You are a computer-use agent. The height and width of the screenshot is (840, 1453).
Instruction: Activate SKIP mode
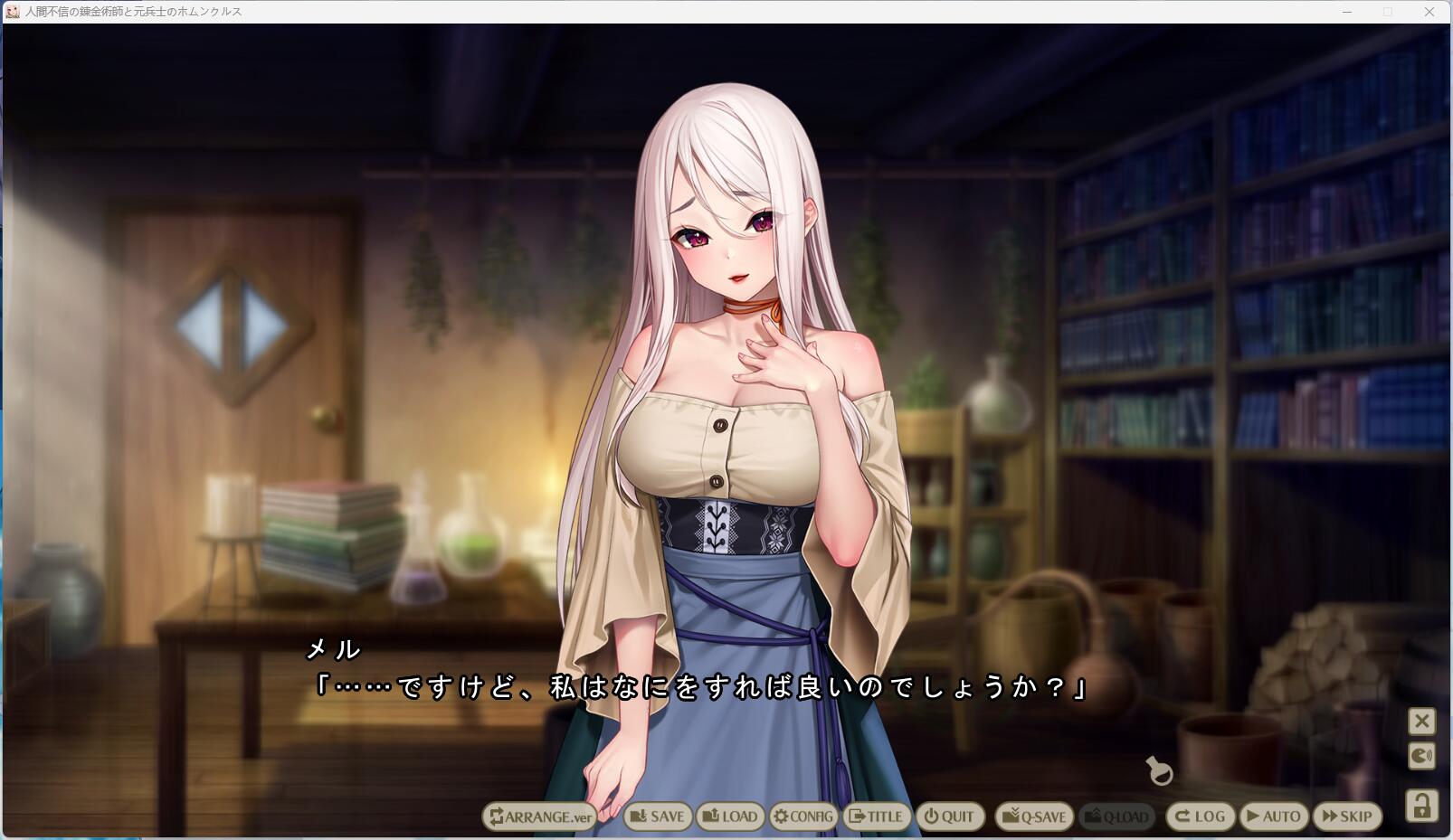(x=1347, y=816)
